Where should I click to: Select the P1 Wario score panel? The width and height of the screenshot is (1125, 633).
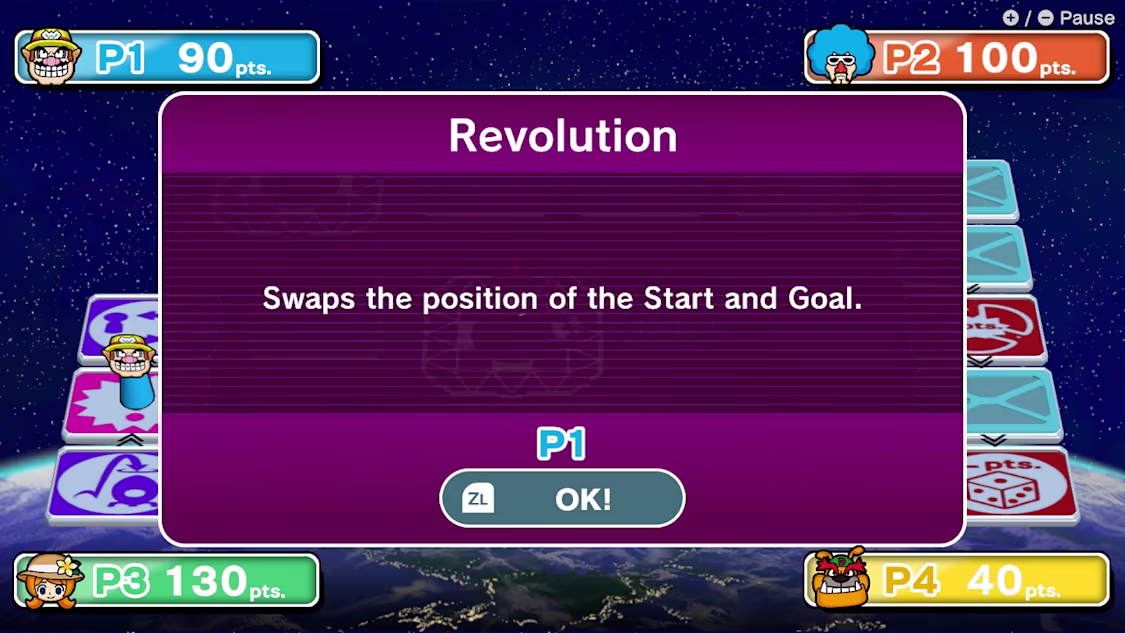point(168,57)
